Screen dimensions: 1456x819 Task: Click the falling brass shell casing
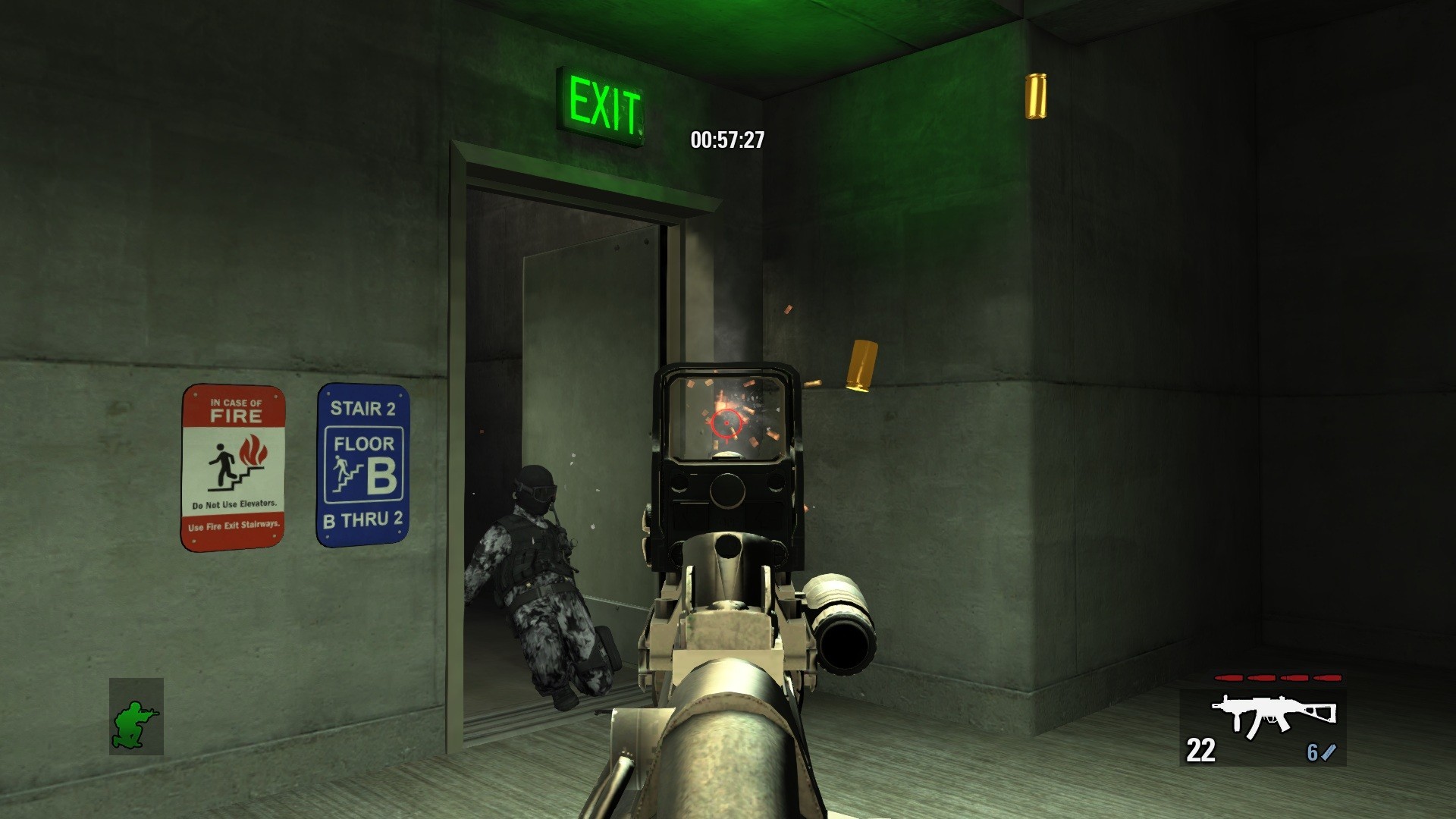pos(861,366)
